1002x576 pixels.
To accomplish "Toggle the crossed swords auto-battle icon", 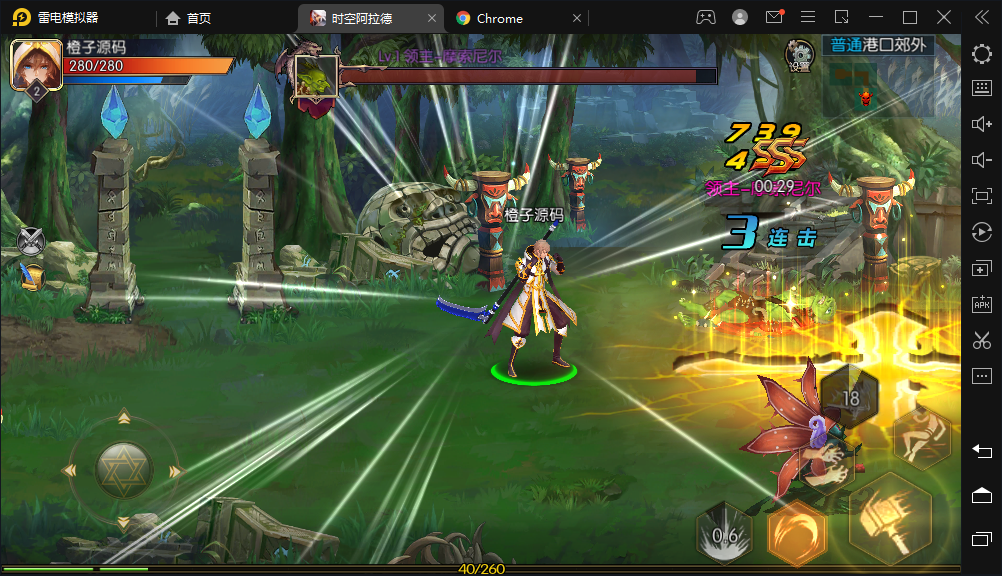I will (32, 240).
